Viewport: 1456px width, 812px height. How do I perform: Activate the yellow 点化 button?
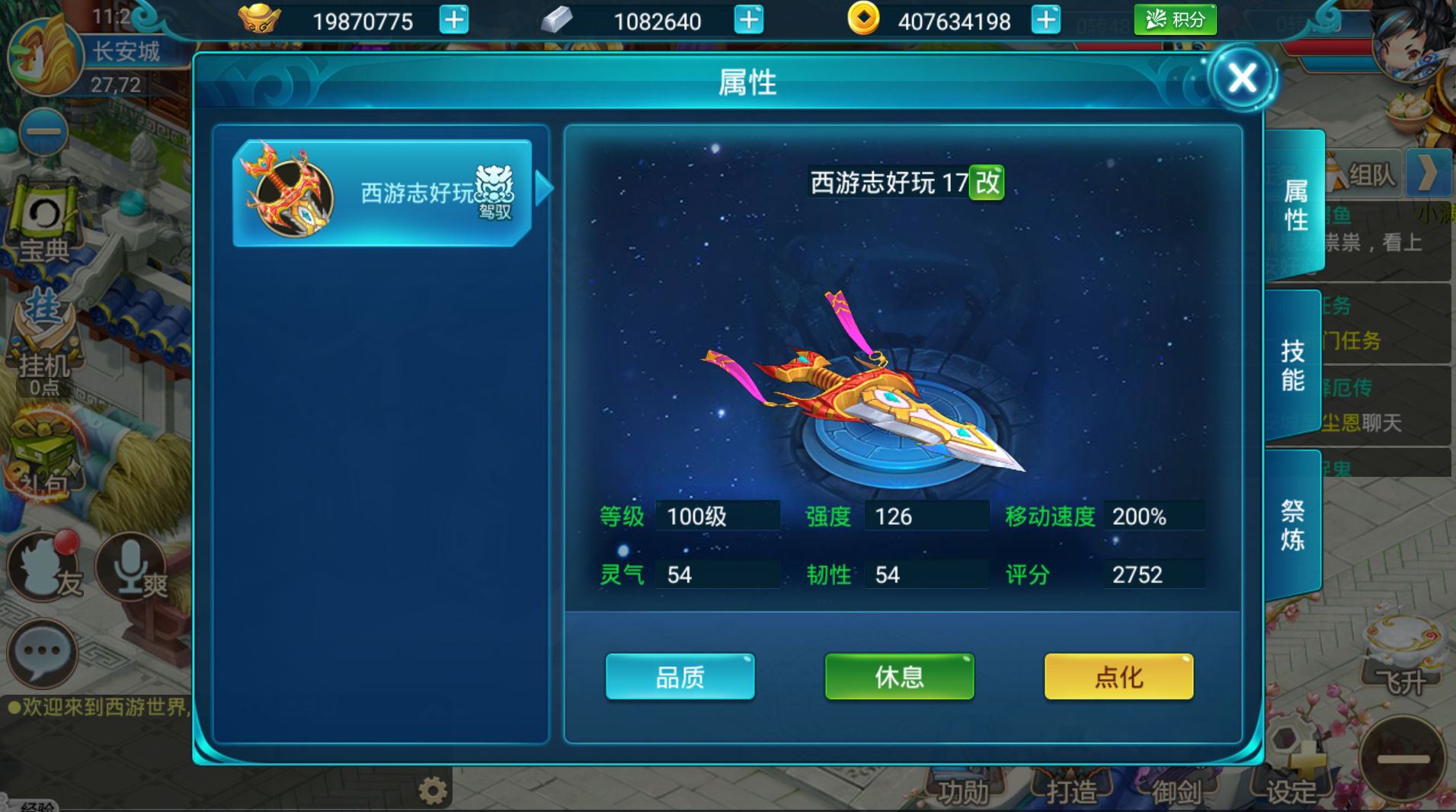pyautogui.click(x=1118, y=676)
